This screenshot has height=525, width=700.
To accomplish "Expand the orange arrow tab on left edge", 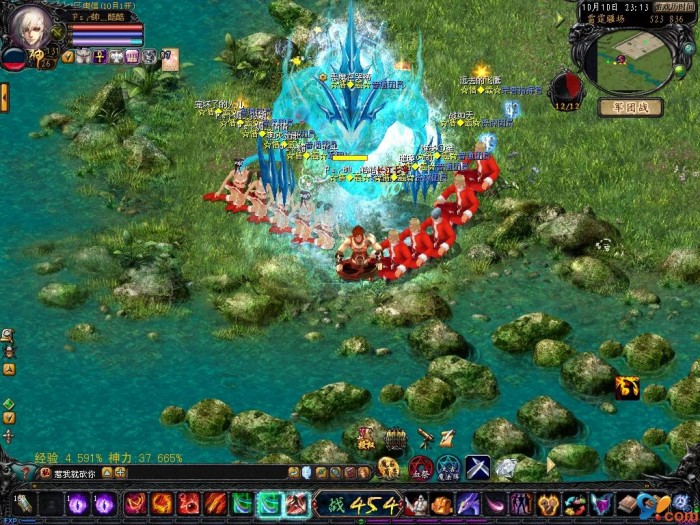I will [4, 97].
